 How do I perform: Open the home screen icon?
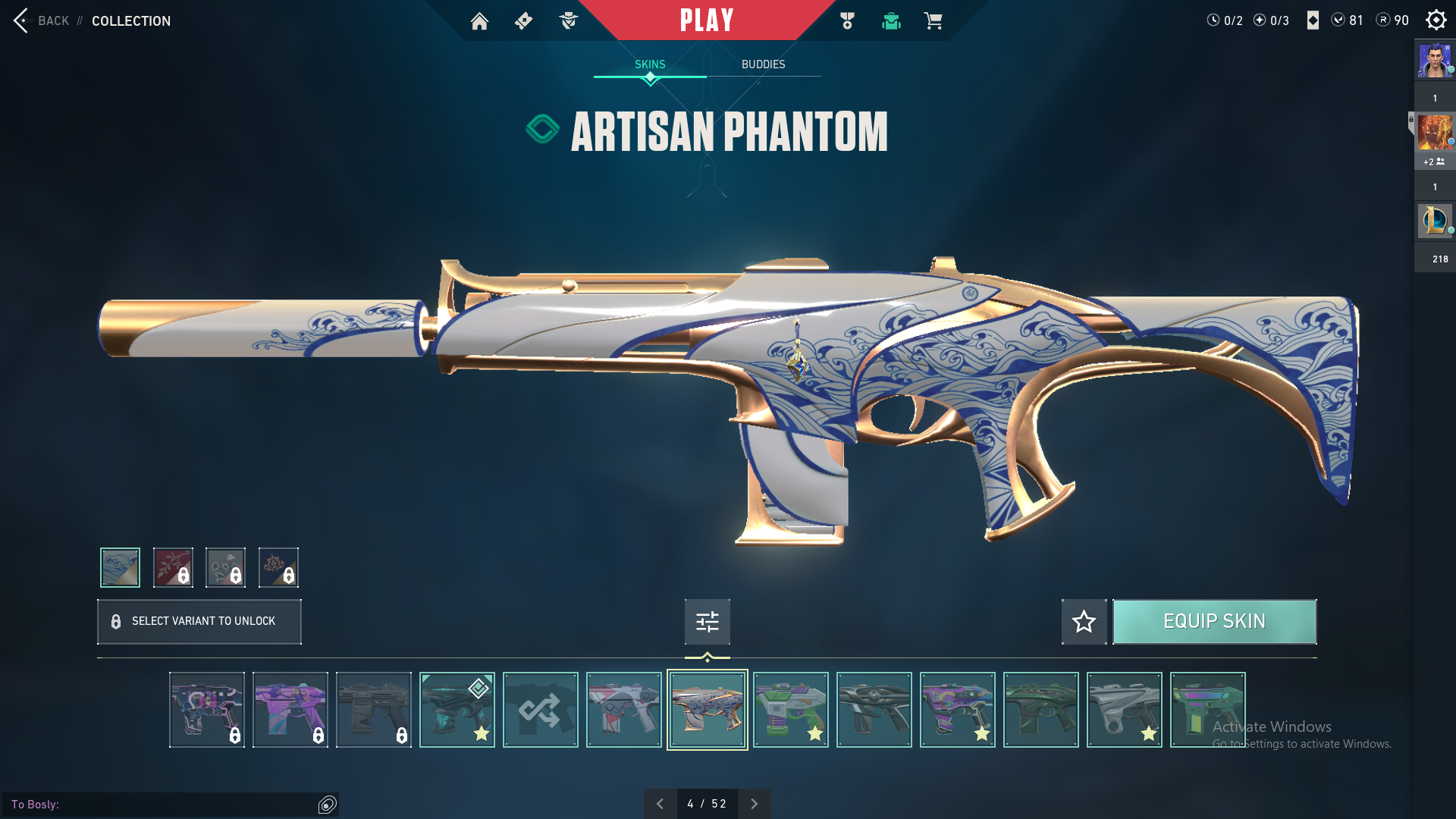pos(479,21)
